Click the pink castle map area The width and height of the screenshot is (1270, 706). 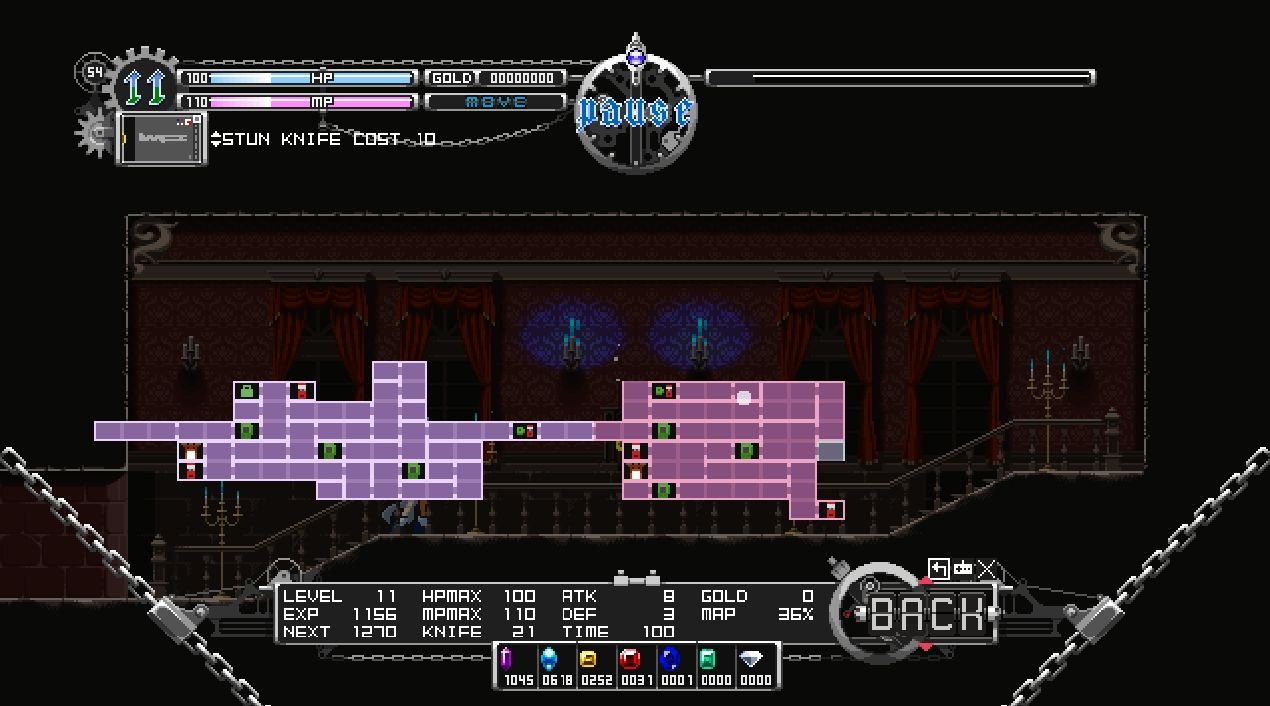pyautogui.click(x=720, y=440)
